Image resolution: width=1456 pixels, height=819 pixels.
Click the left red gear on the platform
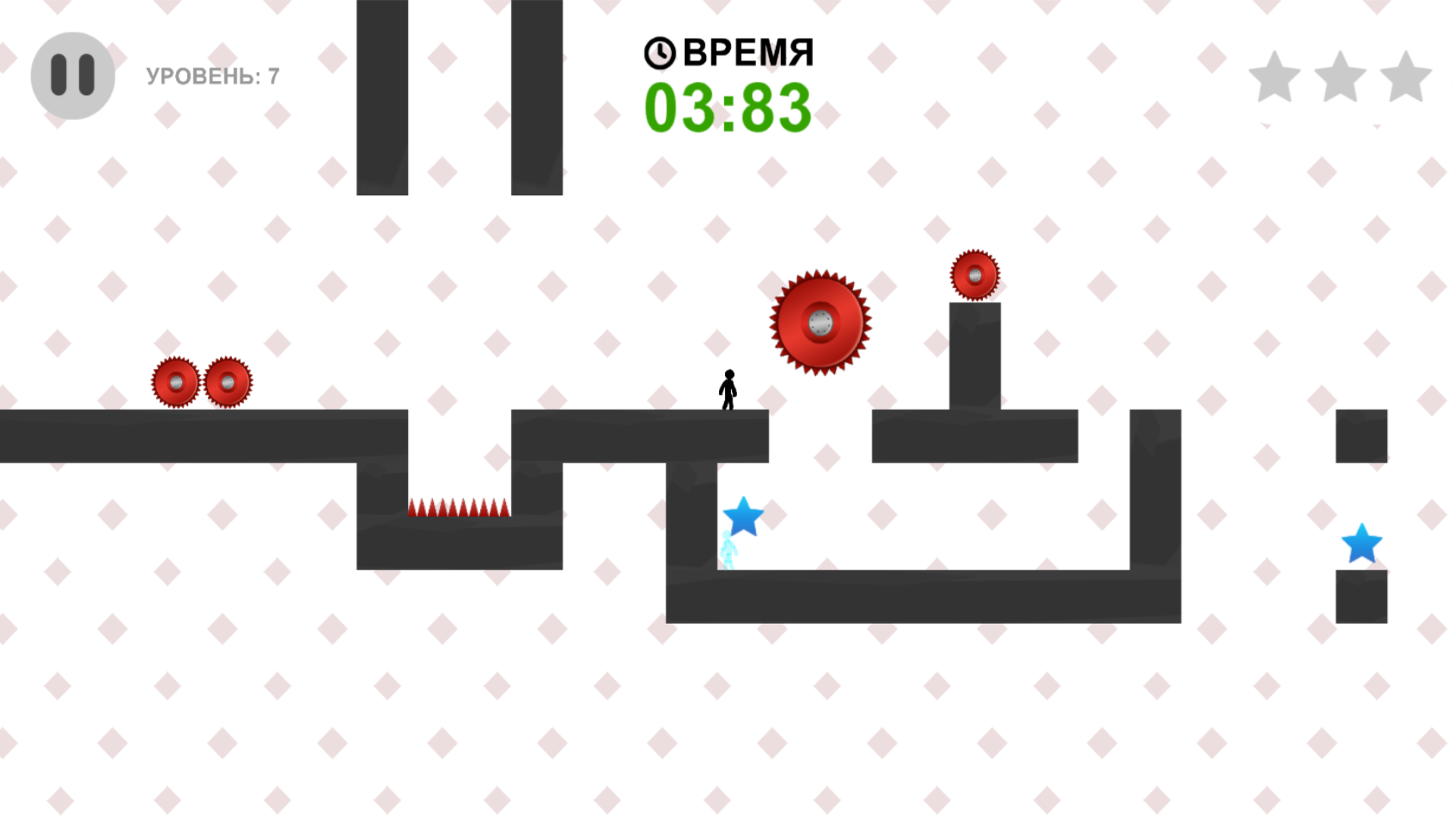tap(177, 381)
